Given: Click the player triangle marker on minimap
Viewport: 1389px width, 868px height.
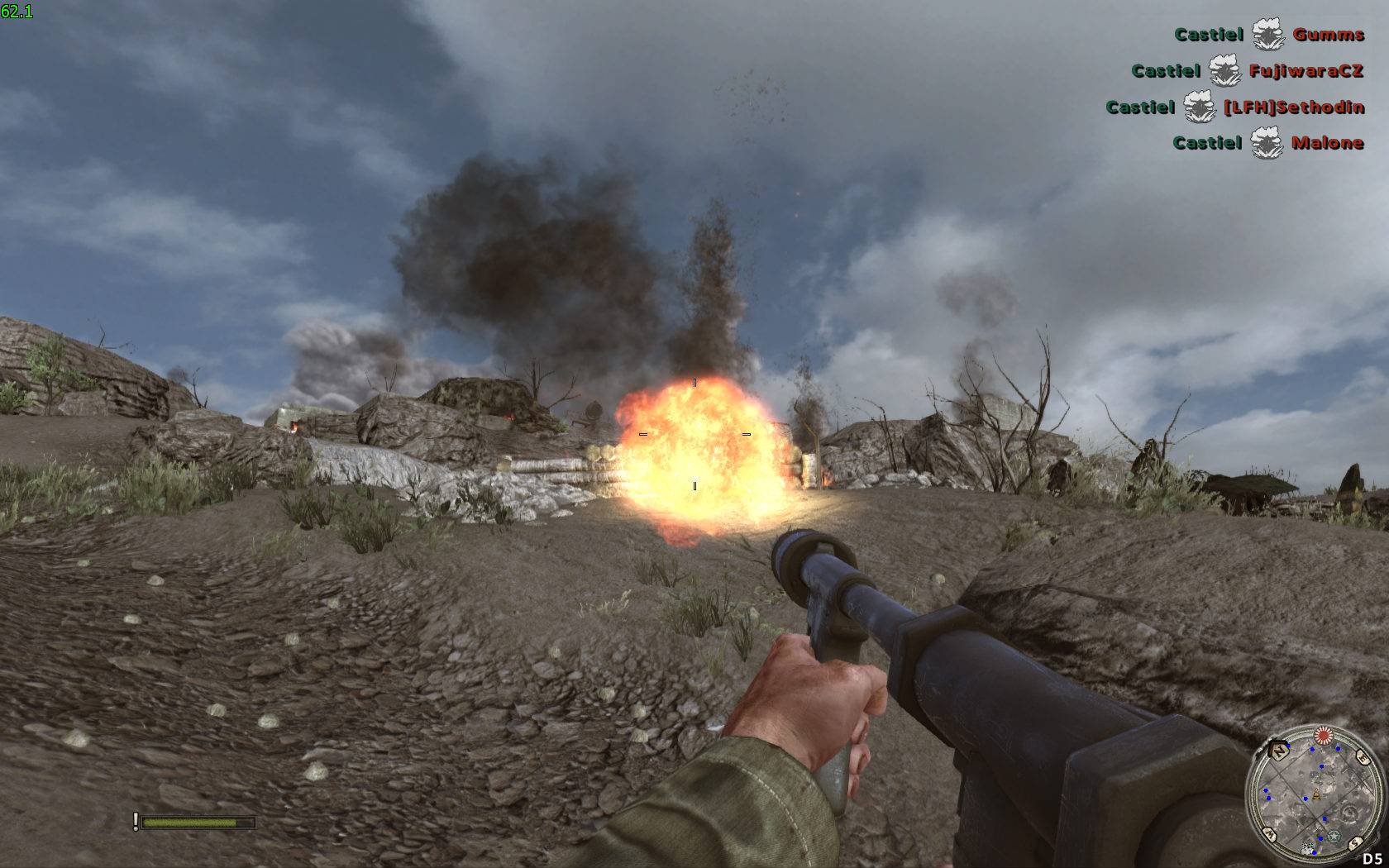Looking at the screenshot, I should [x=1316, y=796].
